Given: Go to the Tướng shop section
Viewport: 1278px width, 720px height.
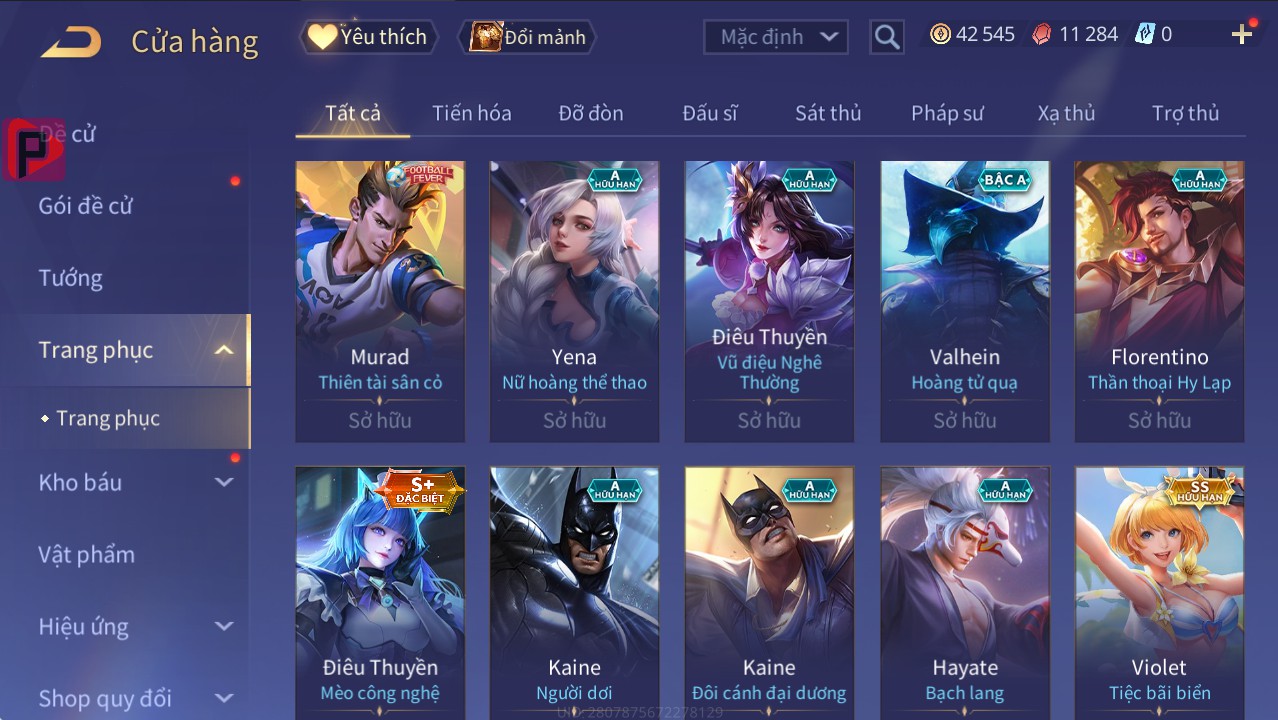Looking at the screenshot, I should (71, 278).
